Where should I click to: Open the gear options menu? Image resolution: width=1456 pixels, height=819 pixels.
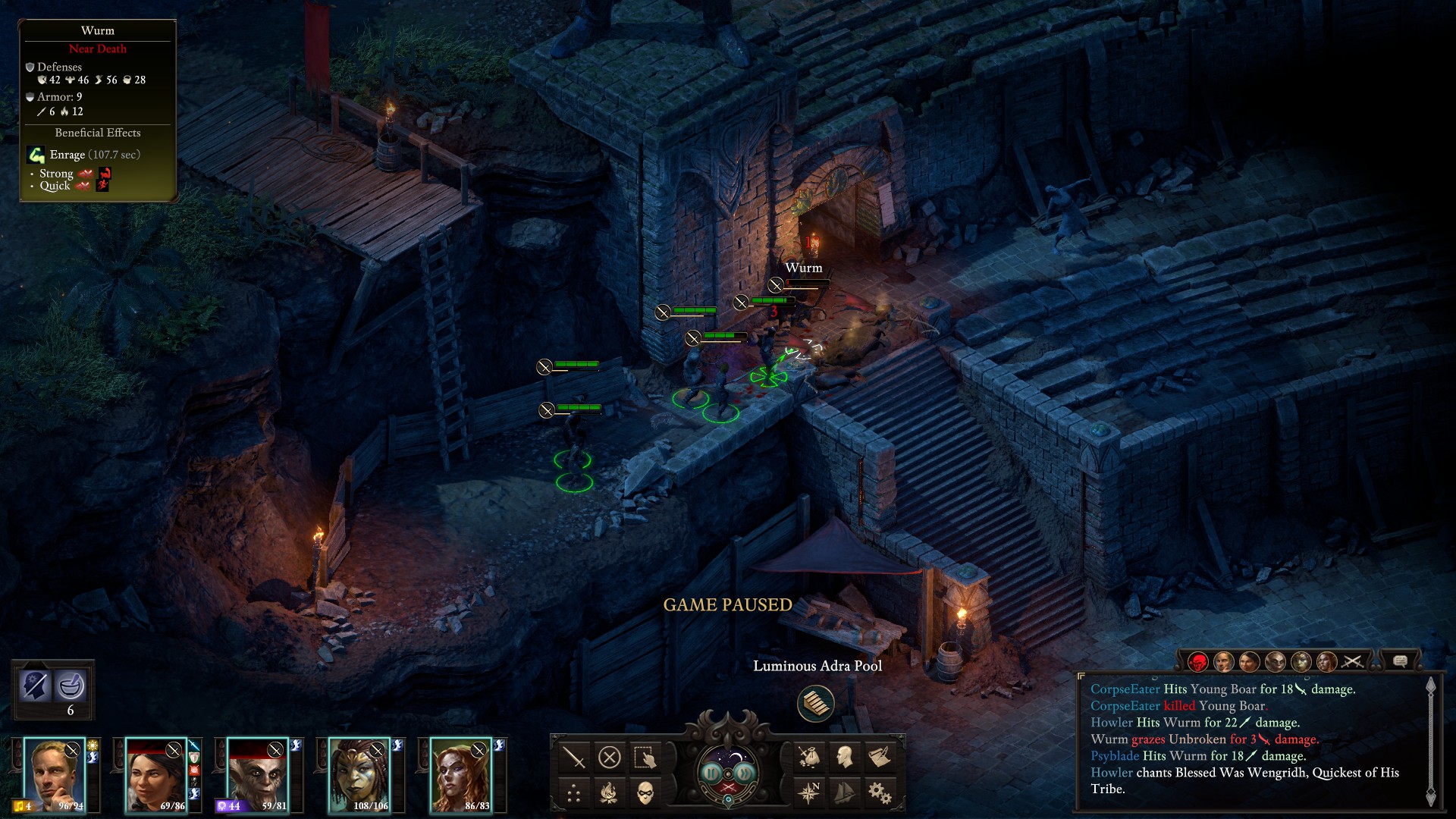click(x=880, y=793)
